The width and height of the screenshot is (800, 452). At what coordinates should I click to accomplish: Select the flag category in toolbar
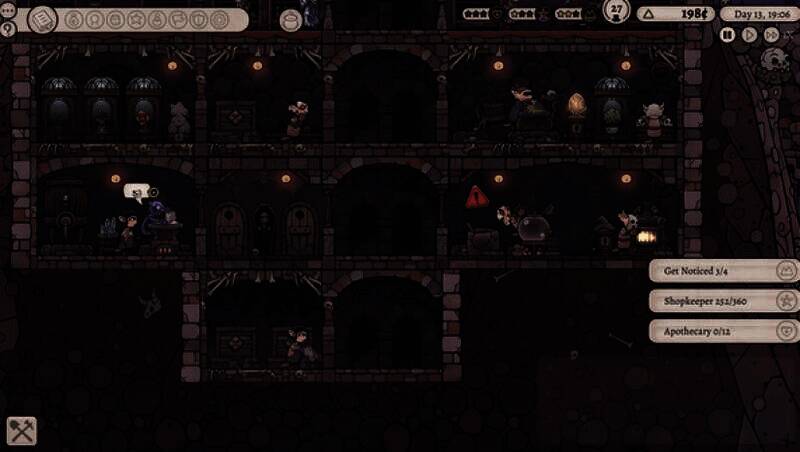pos(179,19)
